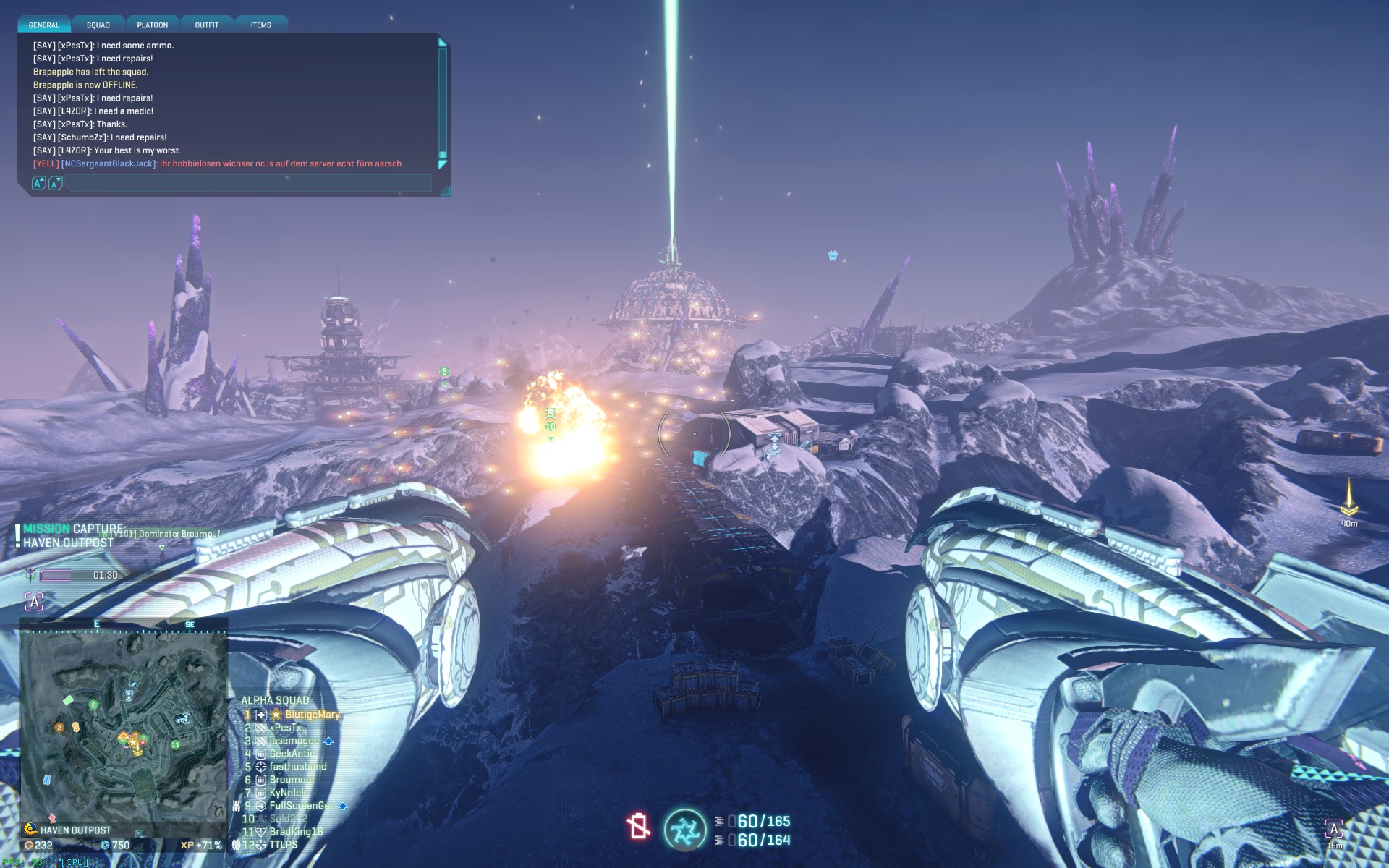1389x868 pixels.
Task: Select the Platoon chat tab
Action: click(x=153, y=25)
